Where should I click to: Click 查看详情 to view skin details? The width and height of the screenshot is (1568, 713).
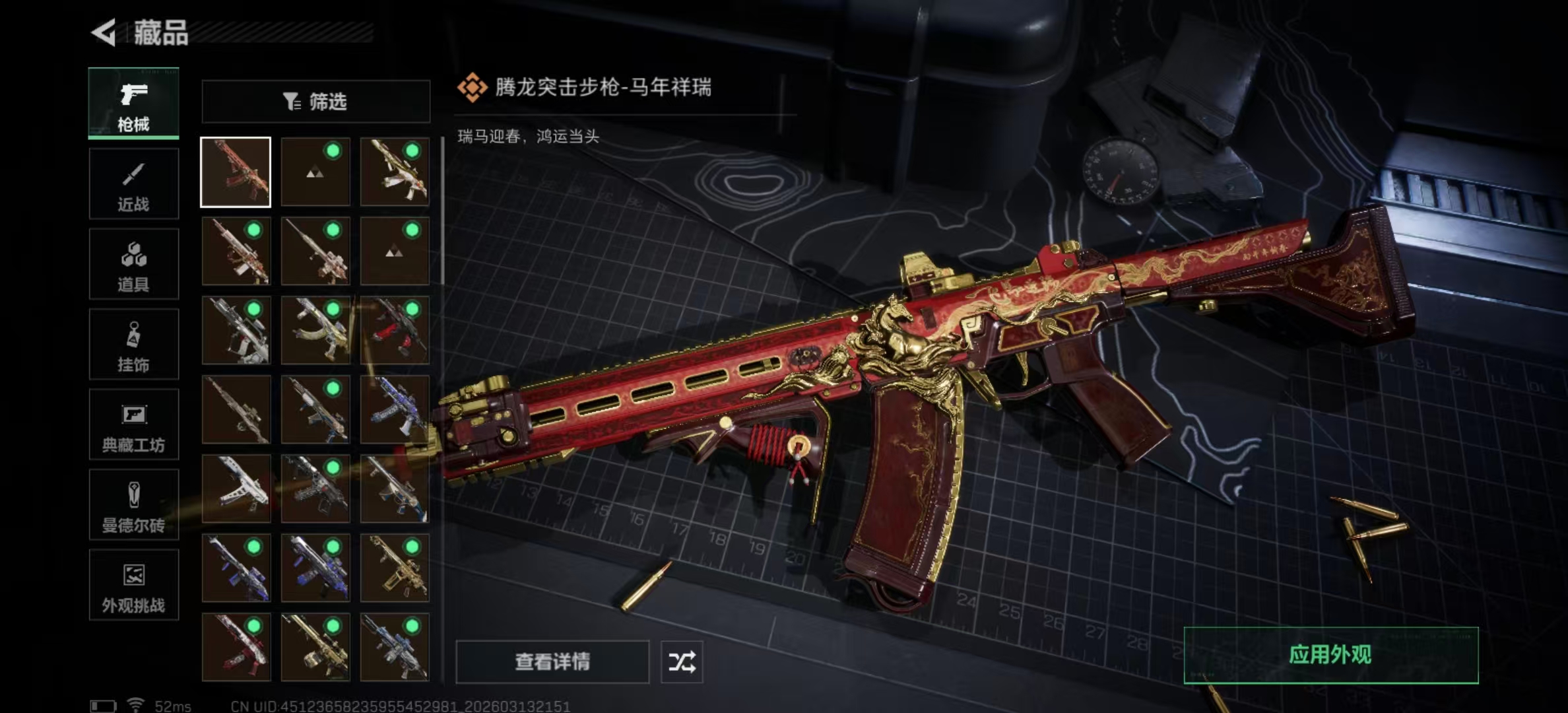552,662
